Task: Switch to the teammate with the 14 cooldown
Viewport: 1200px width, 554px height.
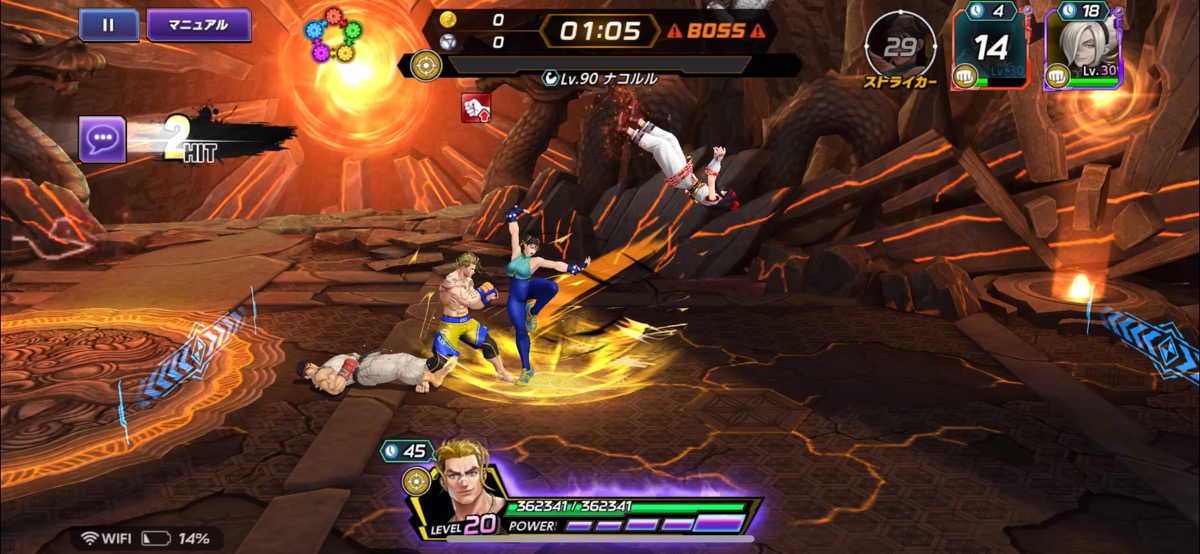Action: tap(989, 50)
